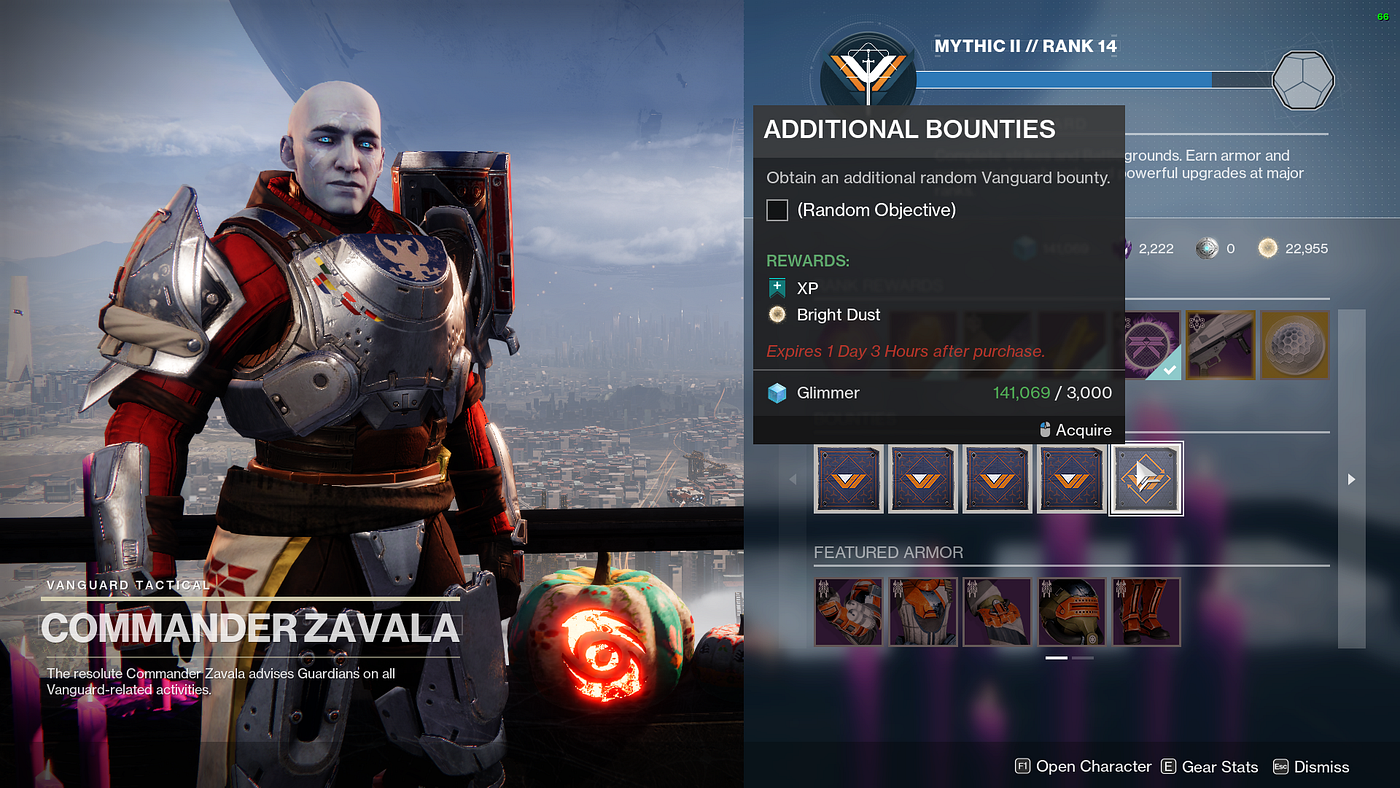Click the Bright Dust icon under Rewards
The width and height of the screenshot is (1400, 788).
pos(776,314)
